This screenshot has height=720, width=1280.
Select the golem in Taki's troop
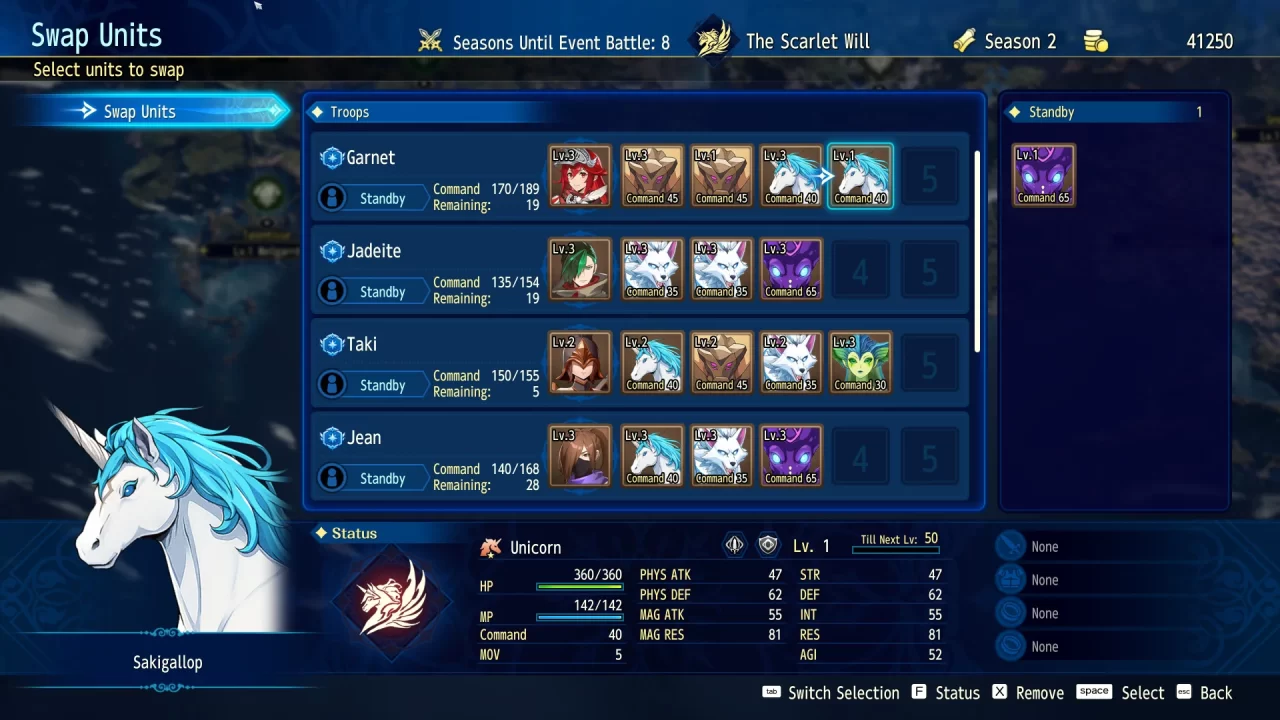pyautogui.click(x=721, y=363)
